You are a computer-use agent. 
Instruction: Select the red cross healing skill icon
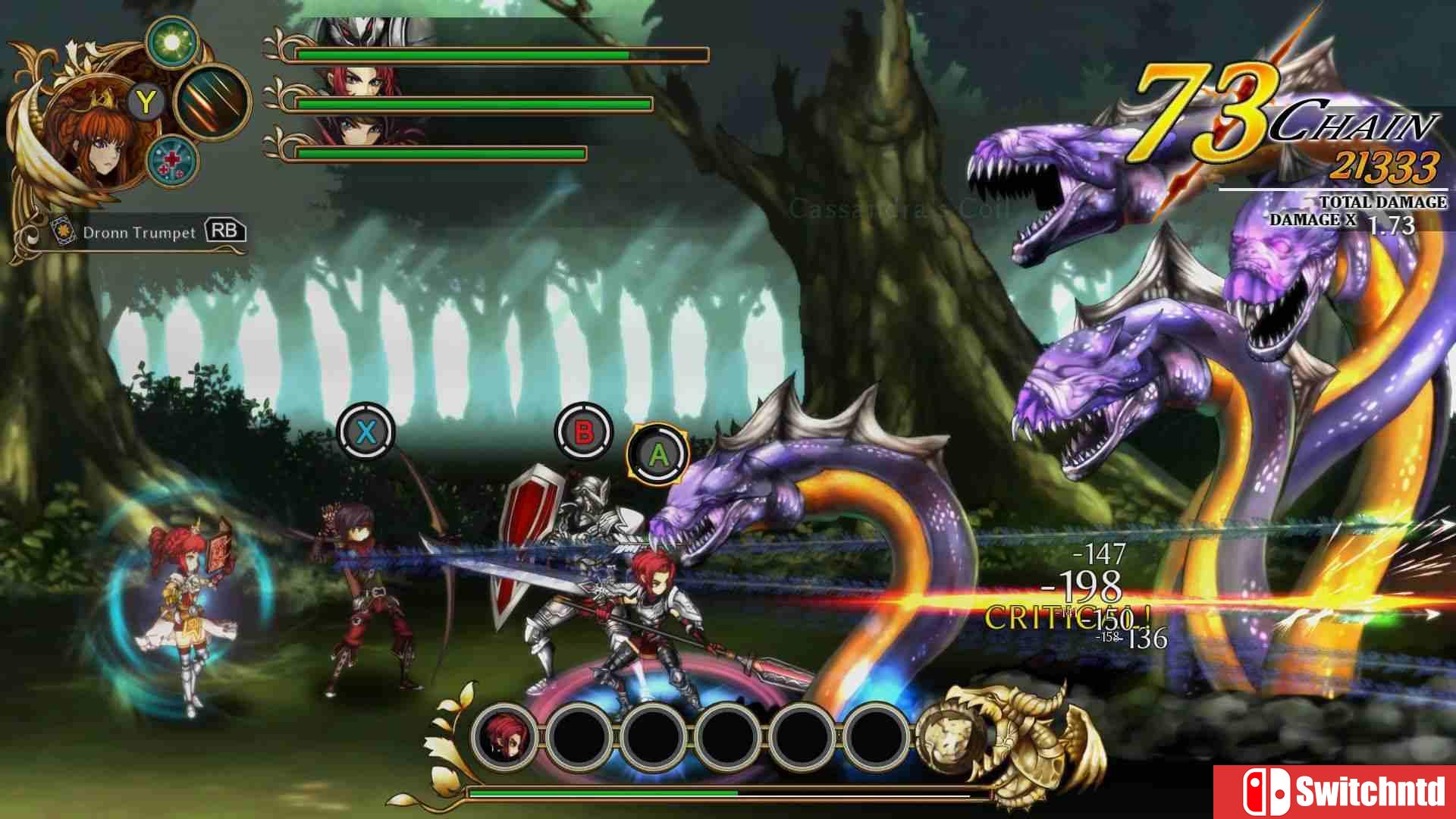point(171,159)
